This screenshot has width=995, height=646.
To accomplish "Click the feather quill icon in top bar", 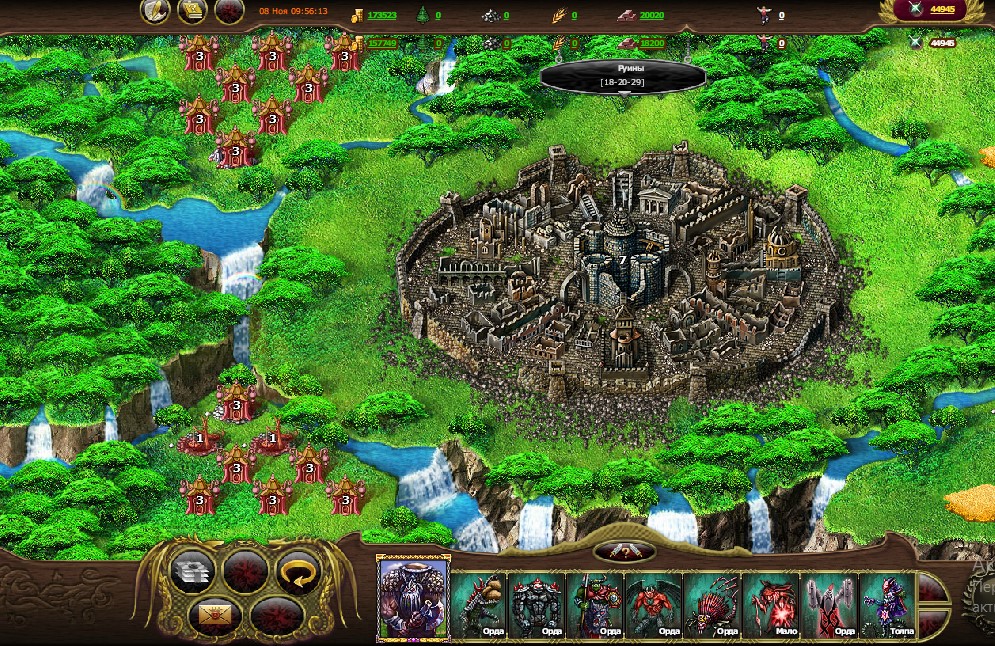I will click(154, 12).
